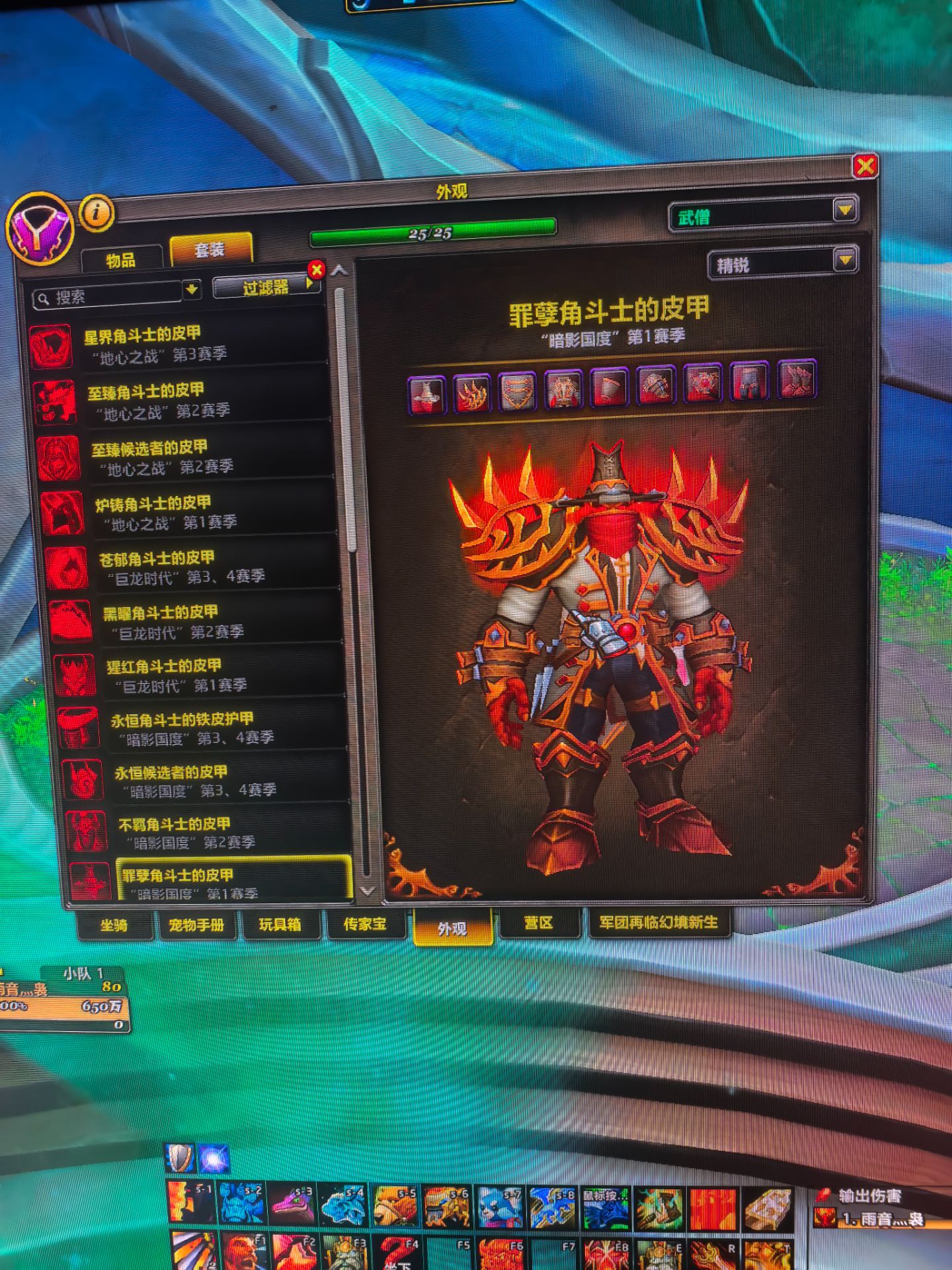Switch to the 物品 tab
Screen dimensions: 952x1270
click(121, 260)
